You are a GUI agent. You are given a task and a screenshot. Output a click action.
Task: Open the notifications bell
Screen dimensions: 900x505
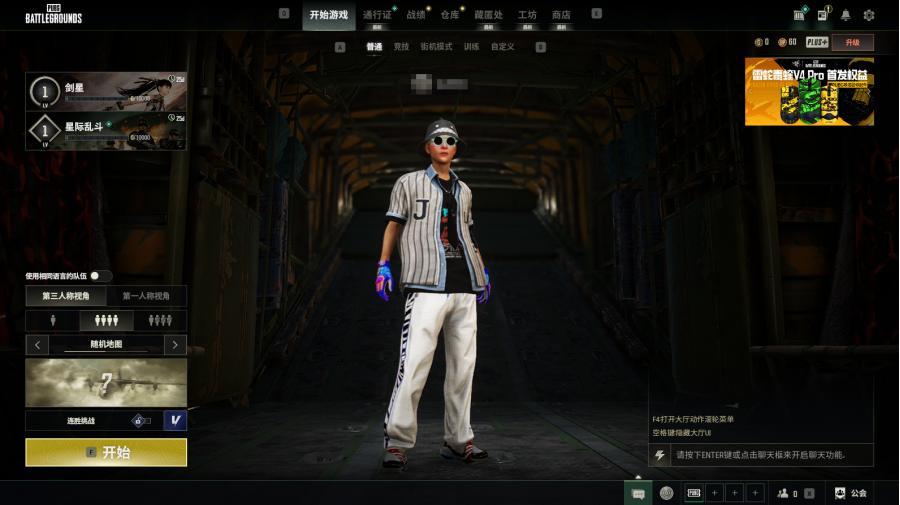pos(846,15)
